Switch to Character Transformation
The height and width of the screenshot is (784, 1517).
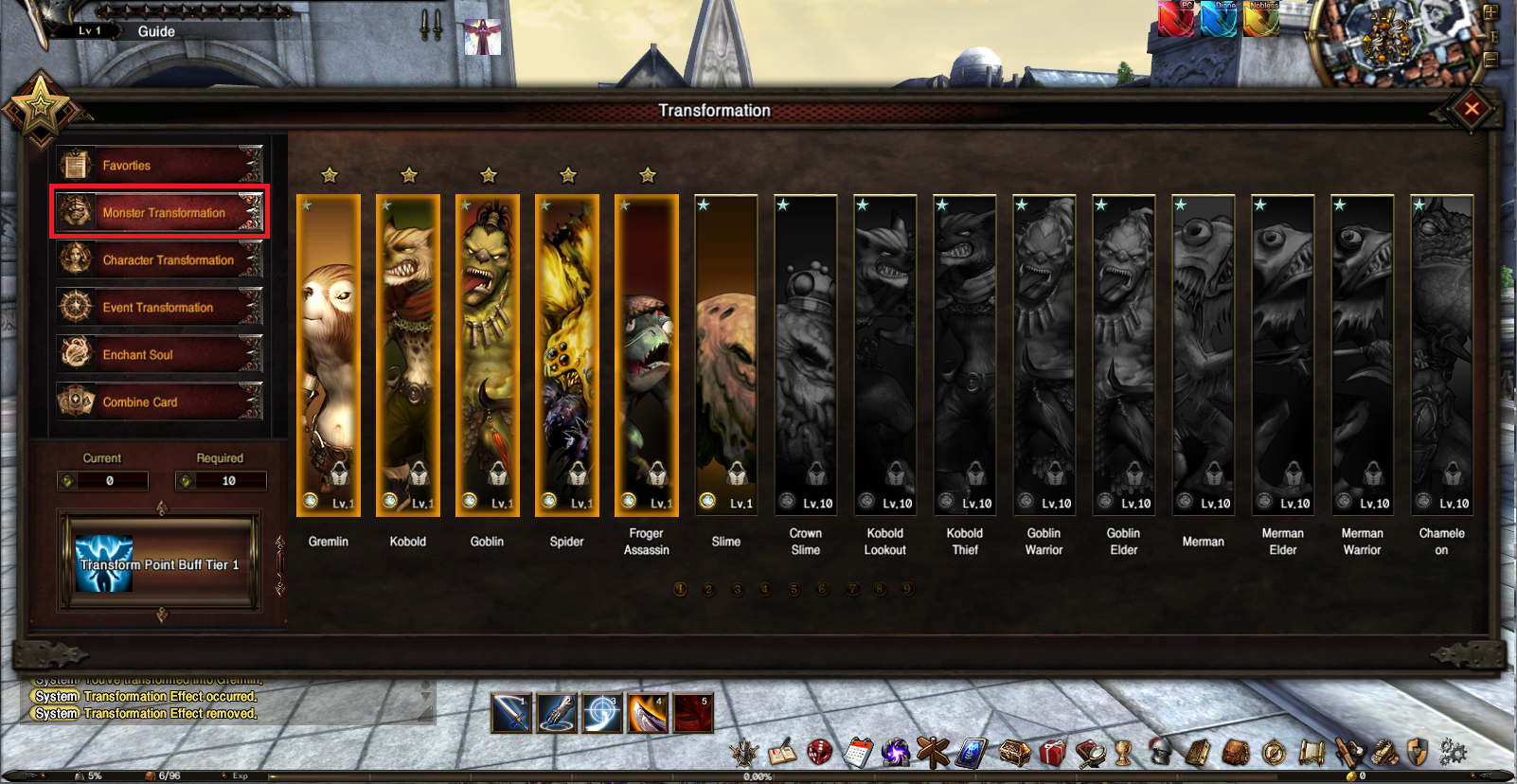point(159,260)
